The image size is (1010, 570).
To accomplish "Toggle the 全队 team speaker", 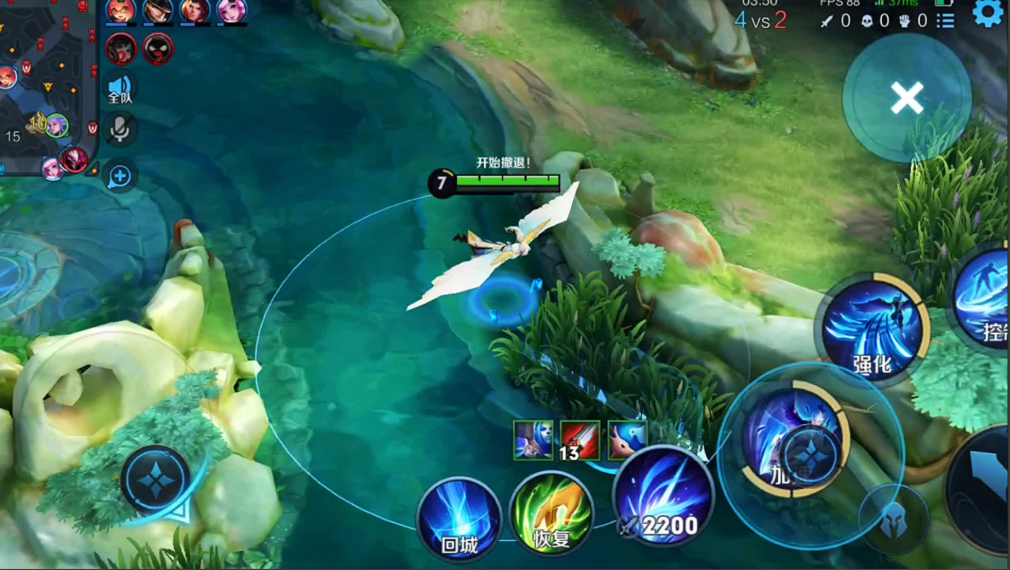I will pos(120,88).
